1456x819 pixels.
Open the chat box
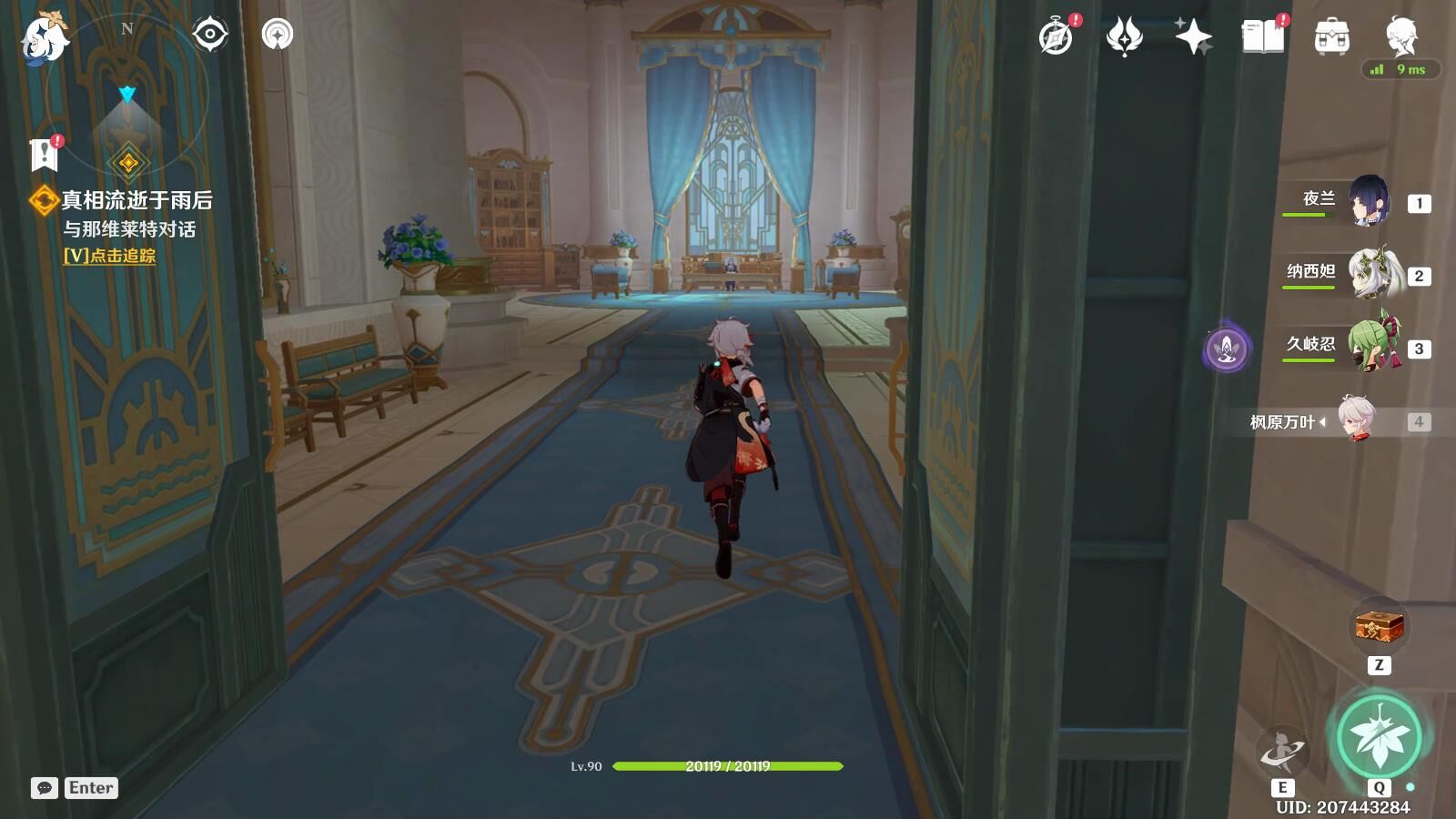click(x=45, y=788)
